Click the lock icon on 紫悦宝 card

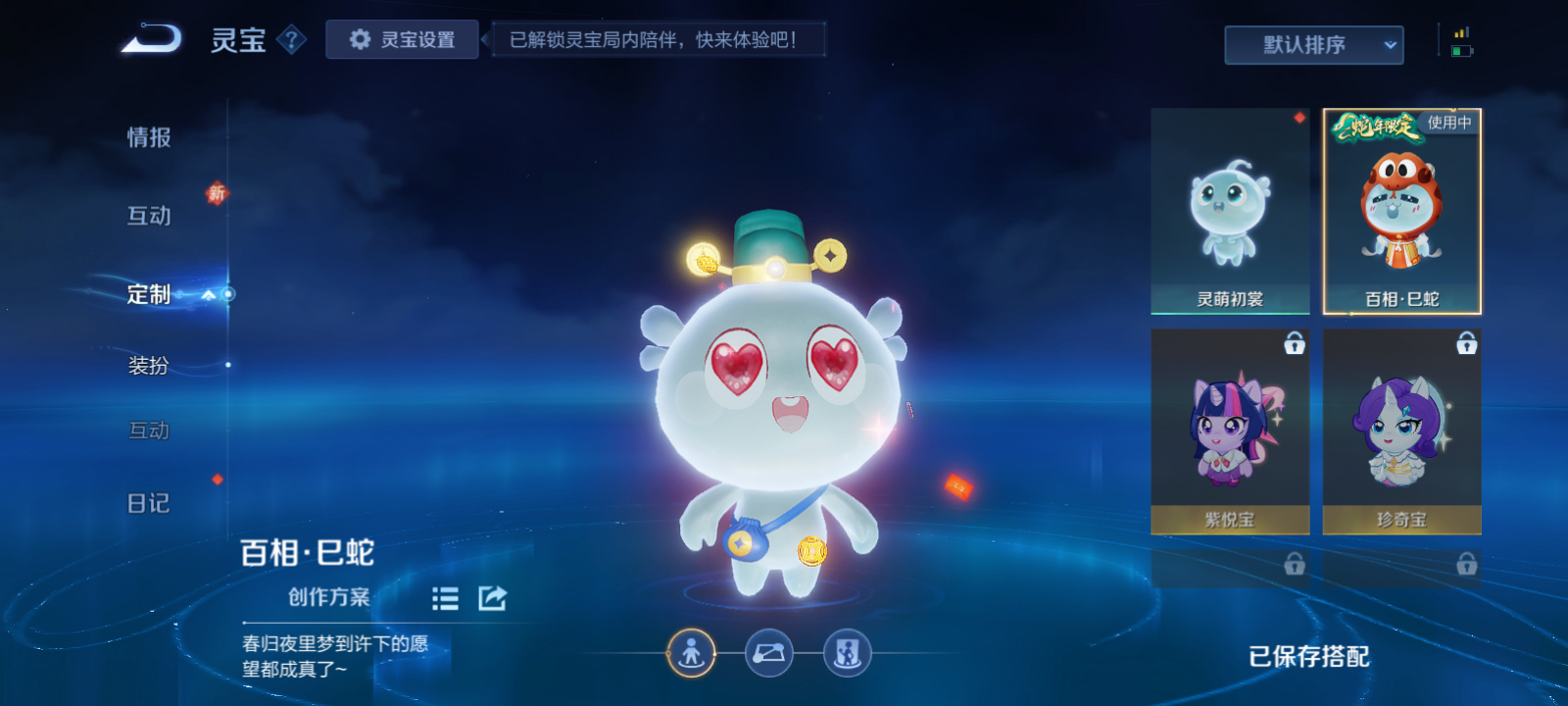click(1294, 344)
